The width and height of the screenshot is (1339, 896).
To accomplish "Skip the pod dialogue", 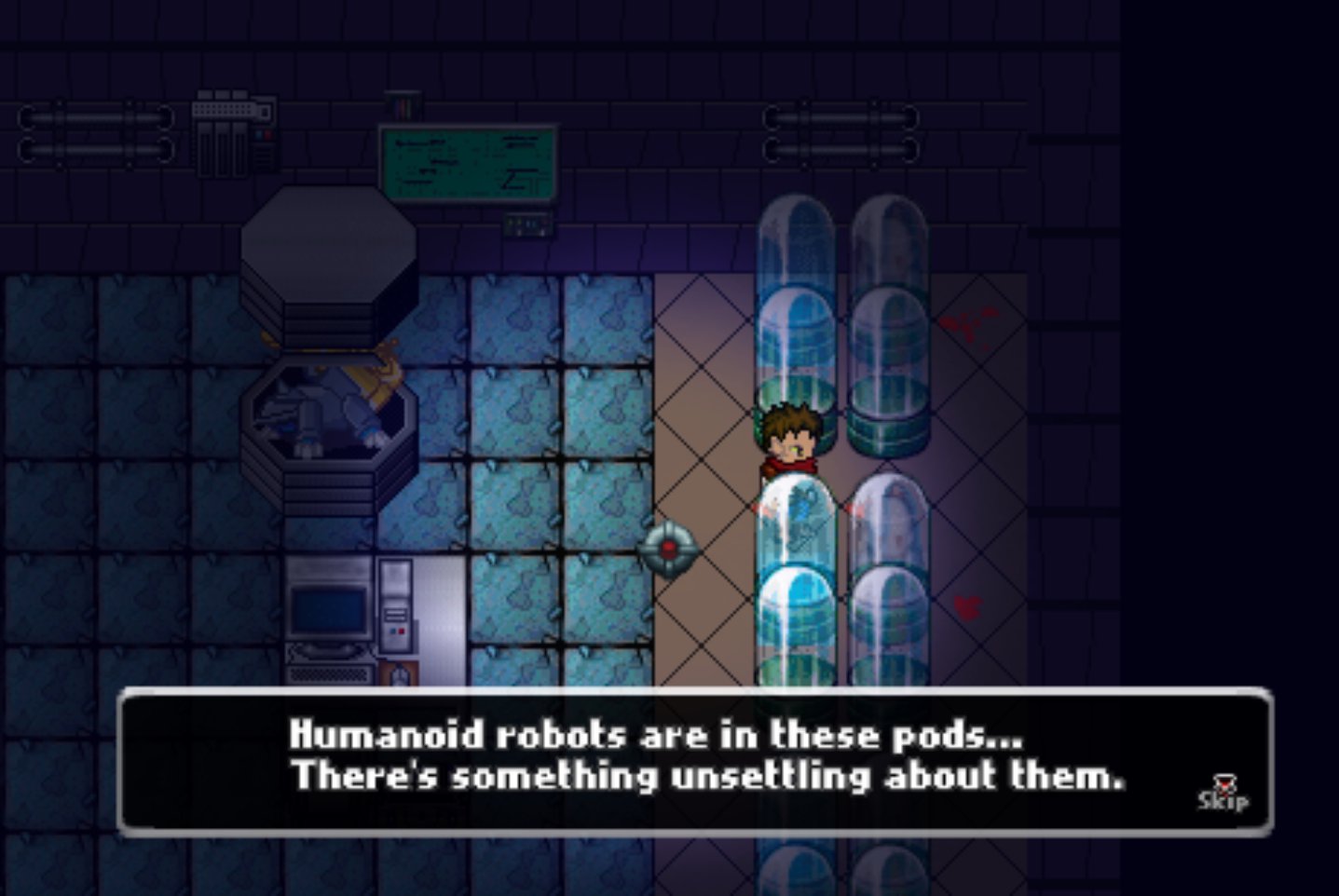I will click(x=1223, y=794).
